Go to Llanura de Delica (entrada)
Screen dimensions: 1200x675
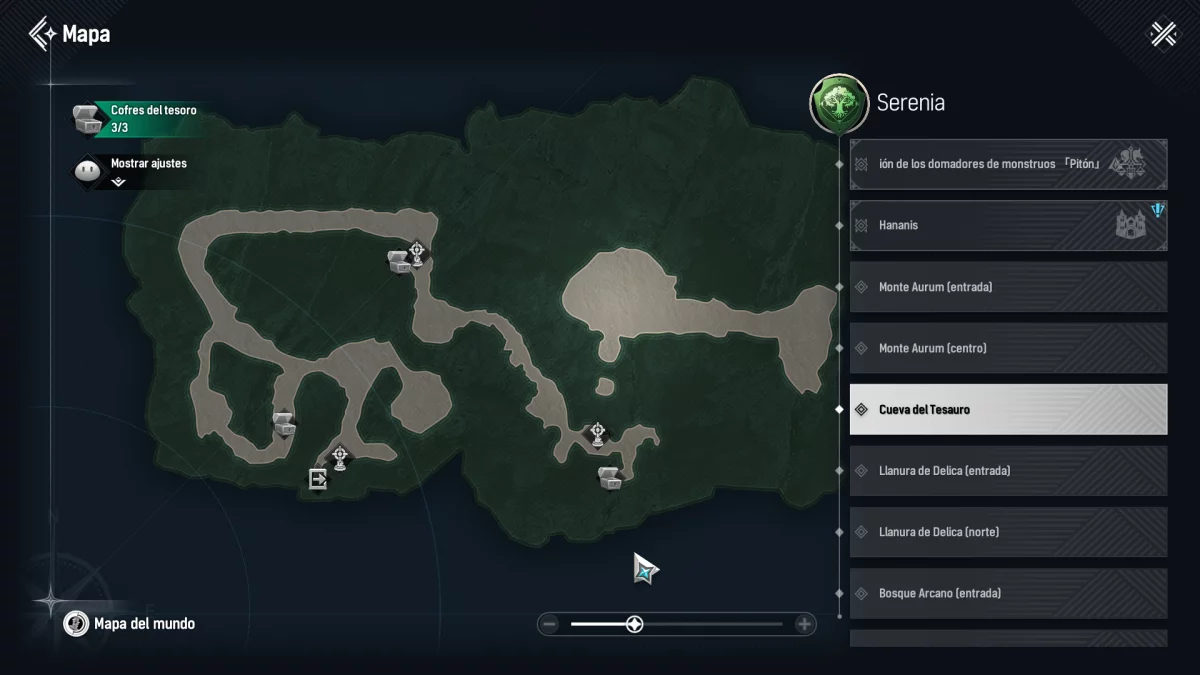pyautogui.click(x=1008, y=470)
